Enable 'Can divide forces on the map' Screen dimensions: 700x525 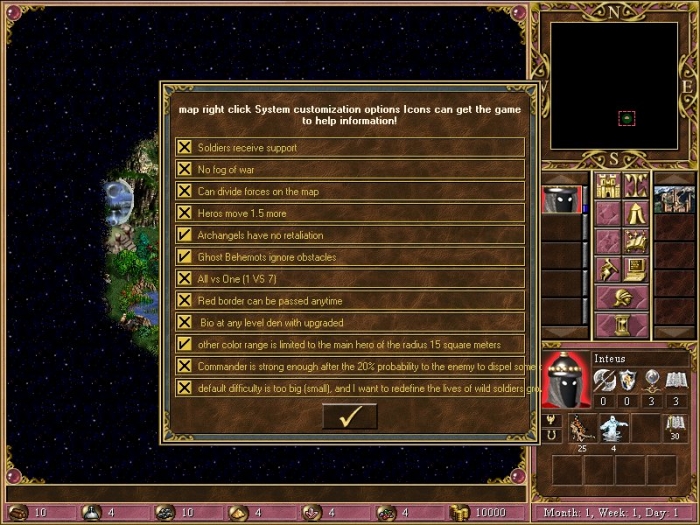185,191
